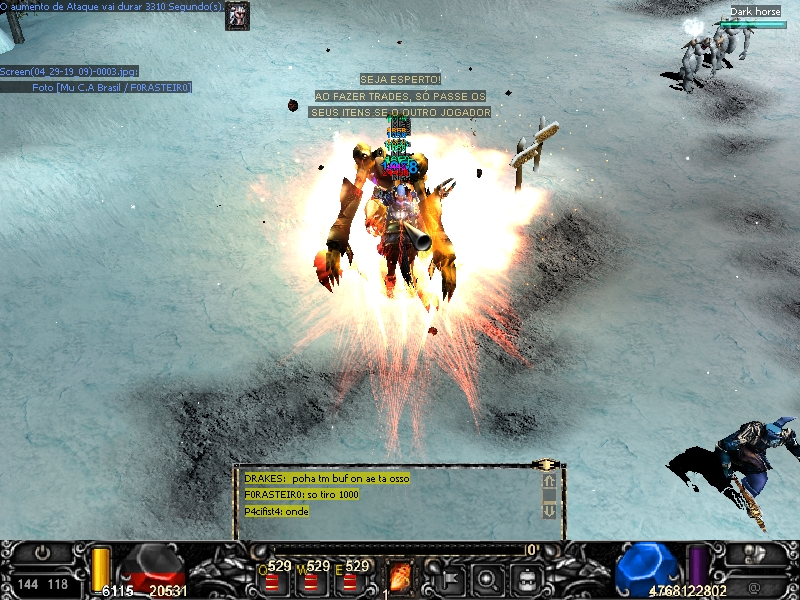The height and width of the screenshot is (600, 800).
Task: Select the Dark horse target nameplate
Action: (x=754, y=12)
